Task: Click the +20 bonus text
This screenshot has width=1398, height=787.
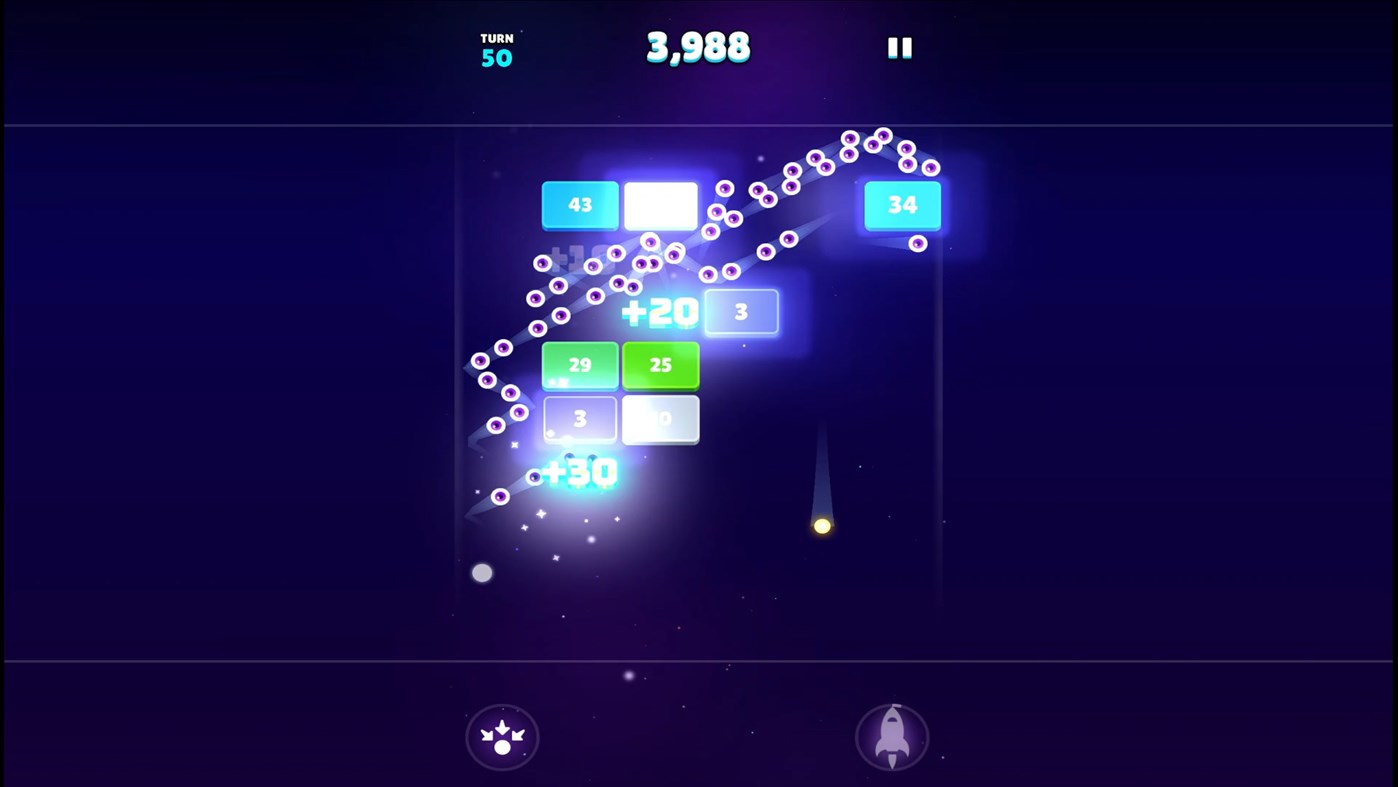Action: [662, 311]
